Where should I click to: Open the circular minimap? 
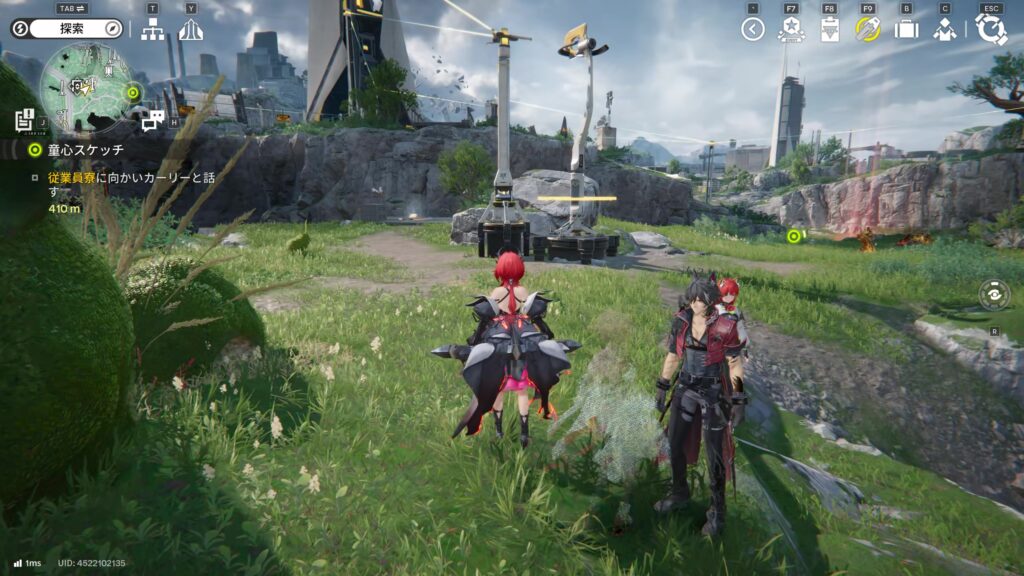pos(86,90)
